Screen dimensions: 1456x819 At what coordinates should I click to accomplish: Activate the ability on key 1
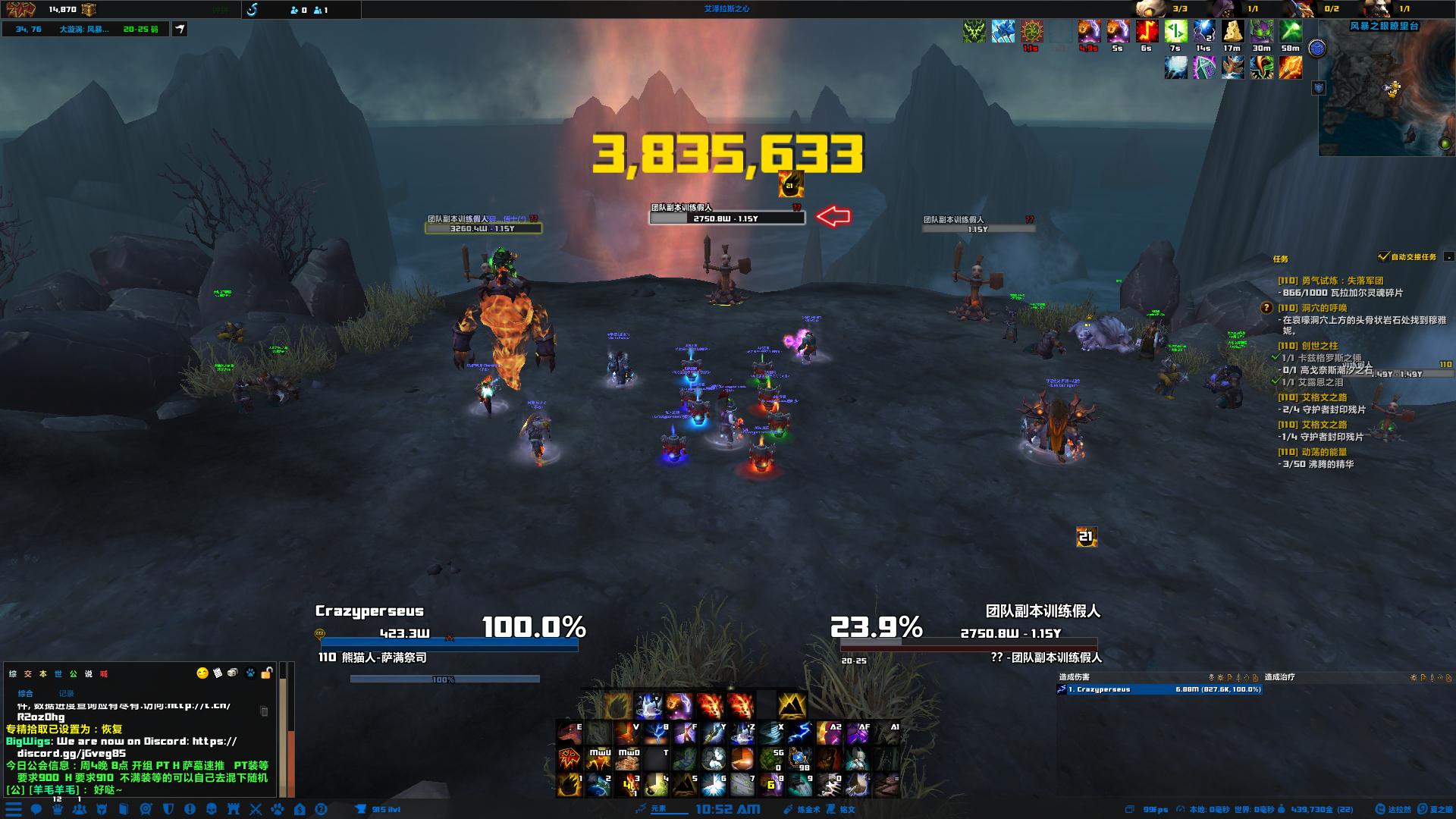point(570,785)
